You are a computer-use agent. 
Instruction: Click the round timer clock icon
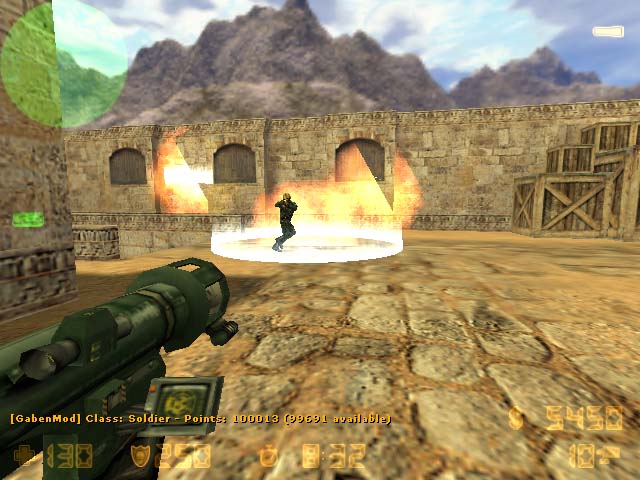(268, 456)
